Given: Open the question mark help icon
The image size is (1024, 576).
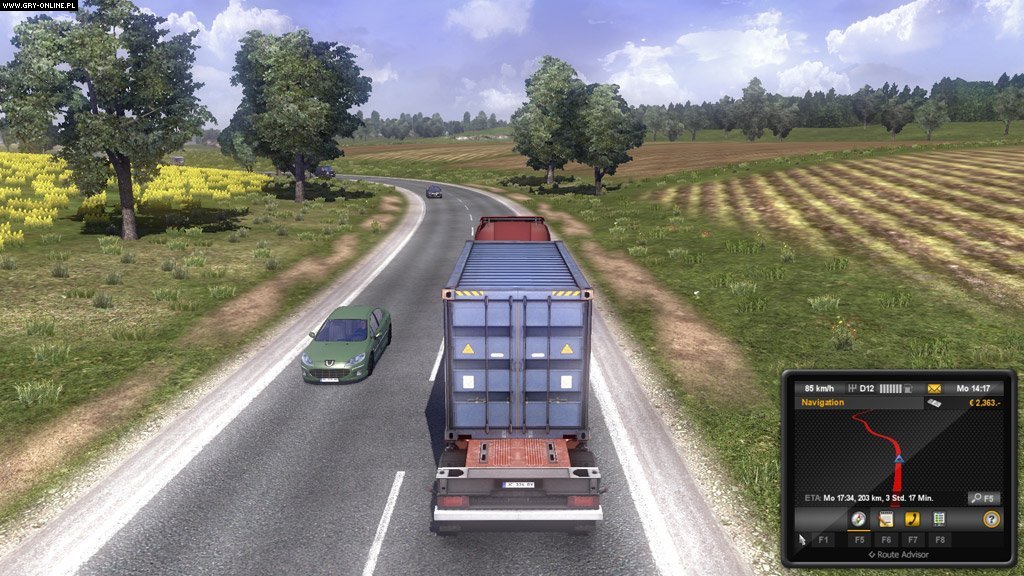Looking at the screenshot, I should (x=991, y=519).
